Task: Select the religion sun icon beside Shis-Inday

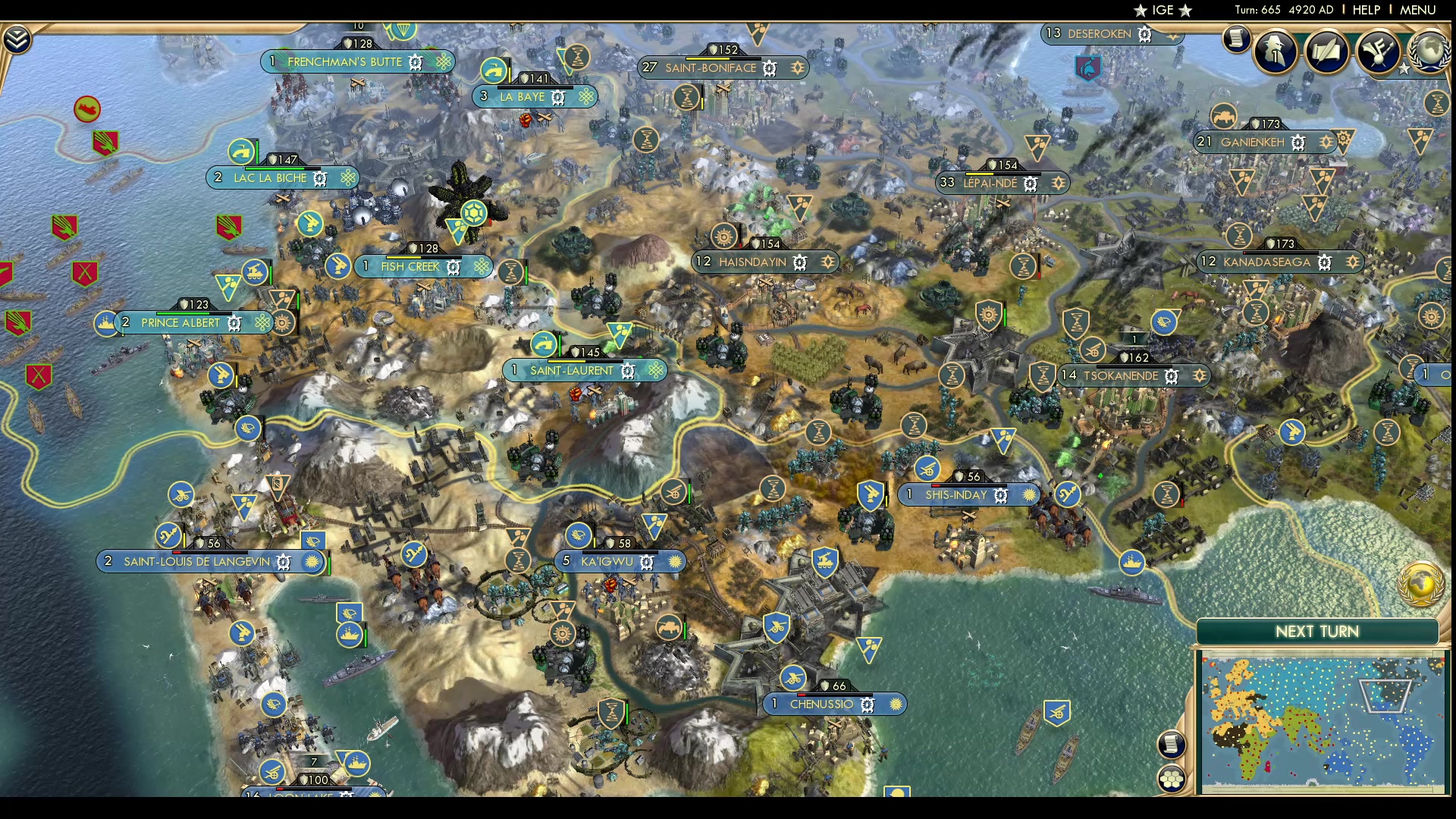Action: click(x=1028, y=494)
